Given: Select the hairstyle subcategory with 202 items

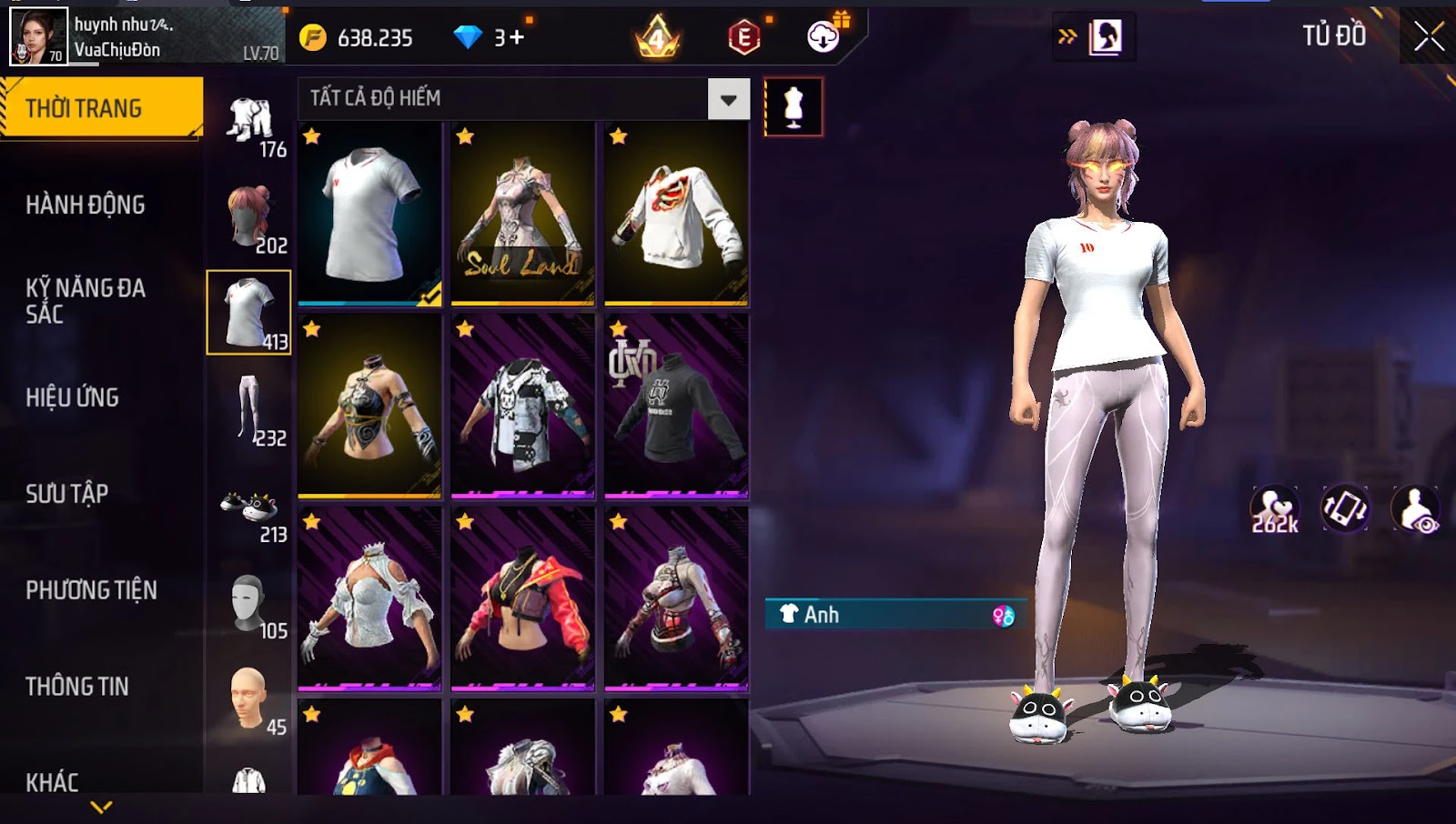Looking at the screenshot, I should [249, 216].
